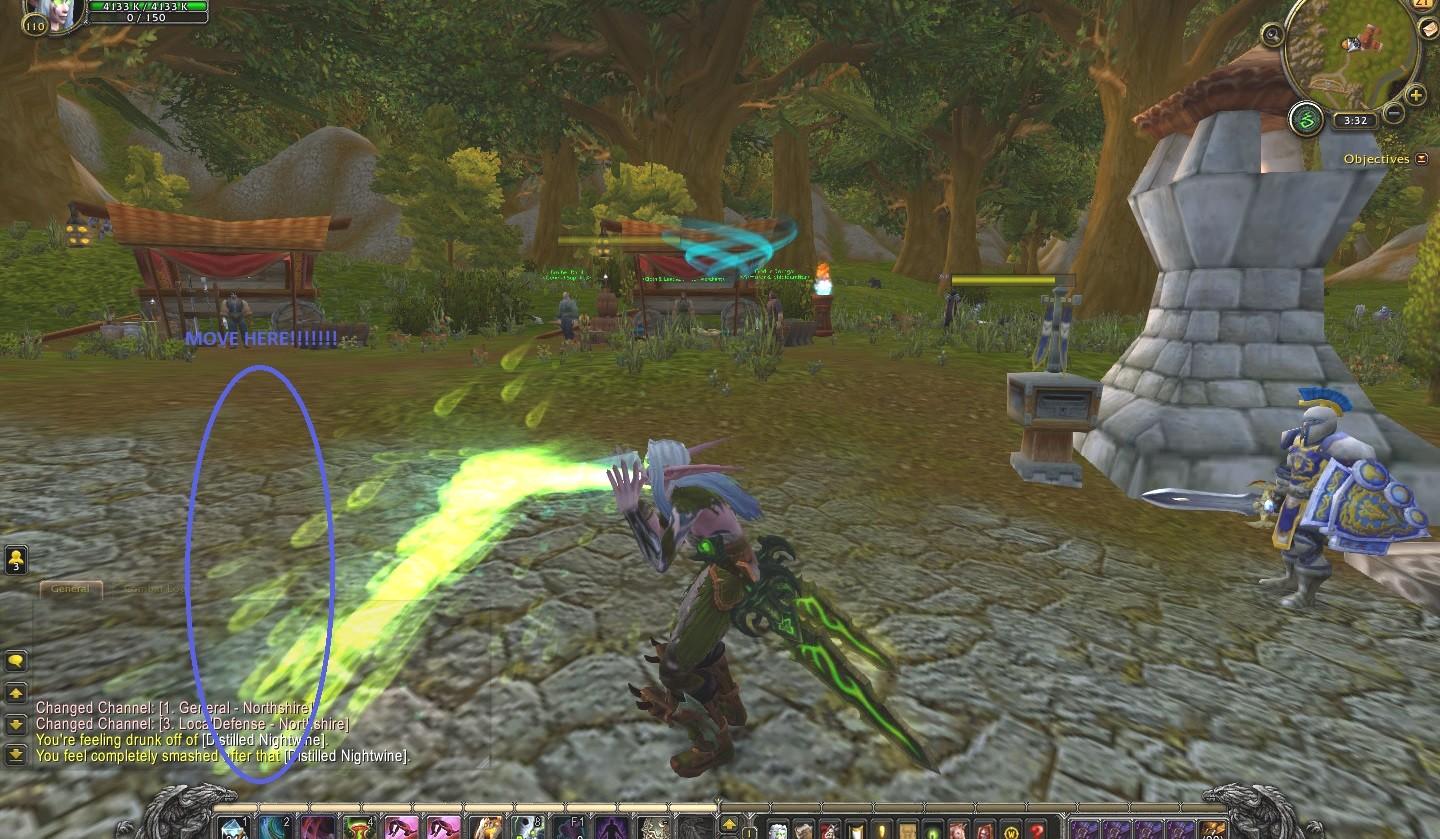Open the backpack bag slot
The width and height of the screenshot is (1440, 839).
pos(1214,829)
